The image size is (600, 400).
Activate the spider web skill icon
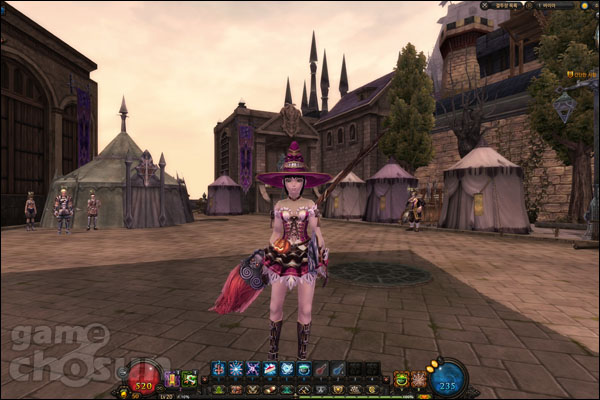tap(419, 379)
